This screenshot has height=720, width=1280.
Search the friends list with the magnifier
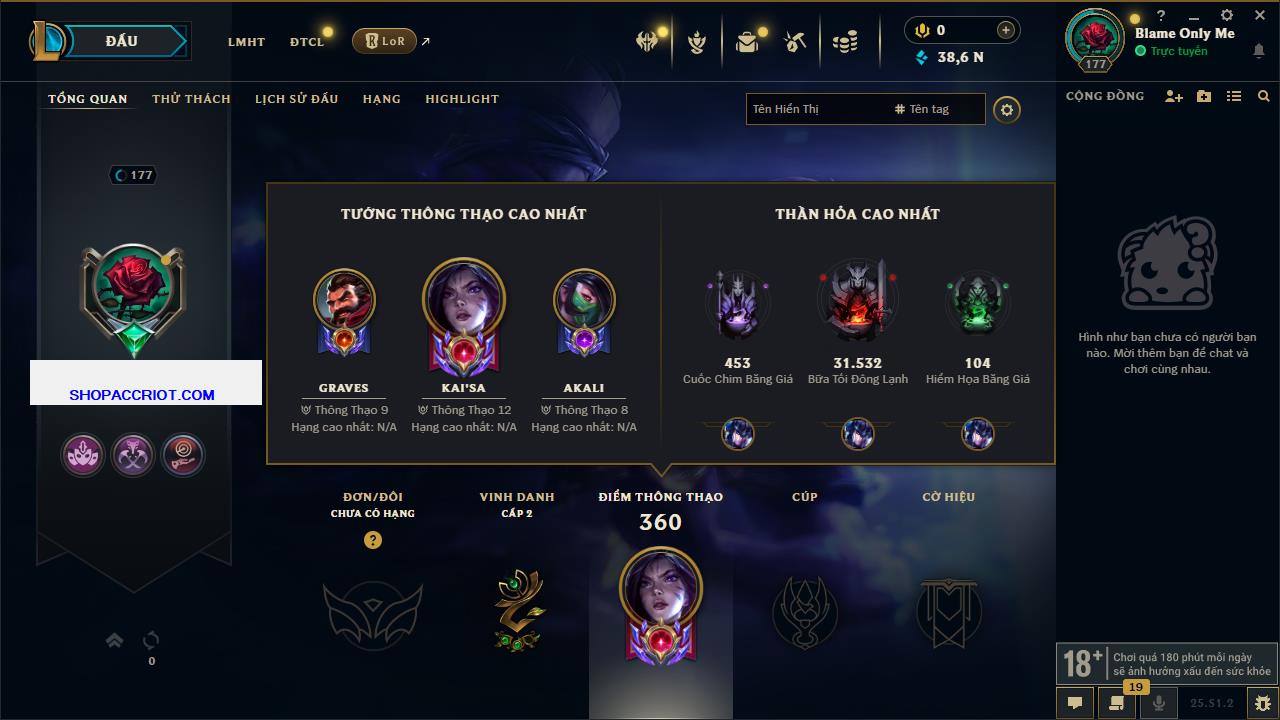click(x=1264, y=96)
